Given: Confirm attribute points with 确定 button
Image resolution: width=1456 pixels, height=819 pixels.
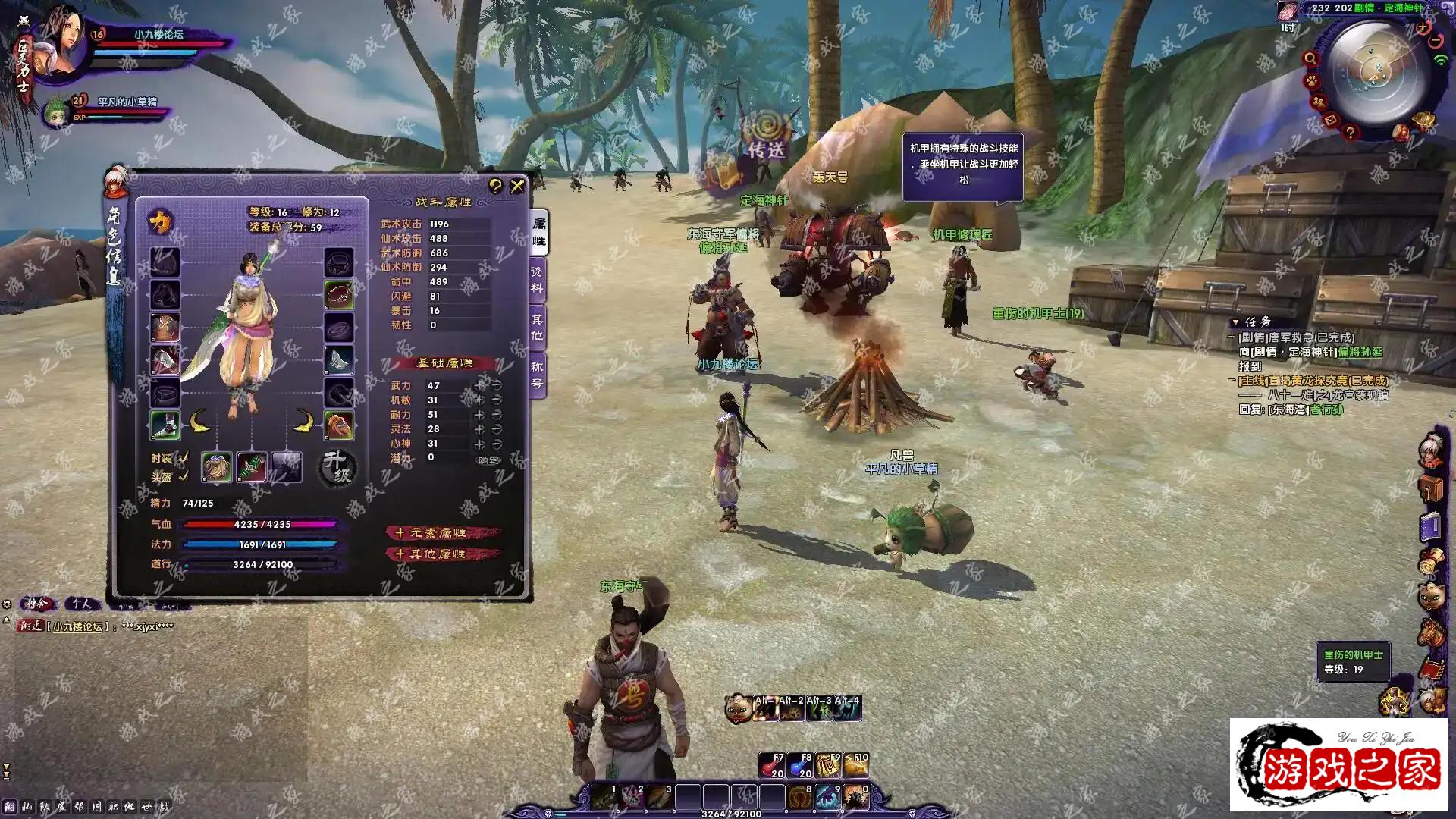Looking at the screenshot, I should [x=489, y=460].
